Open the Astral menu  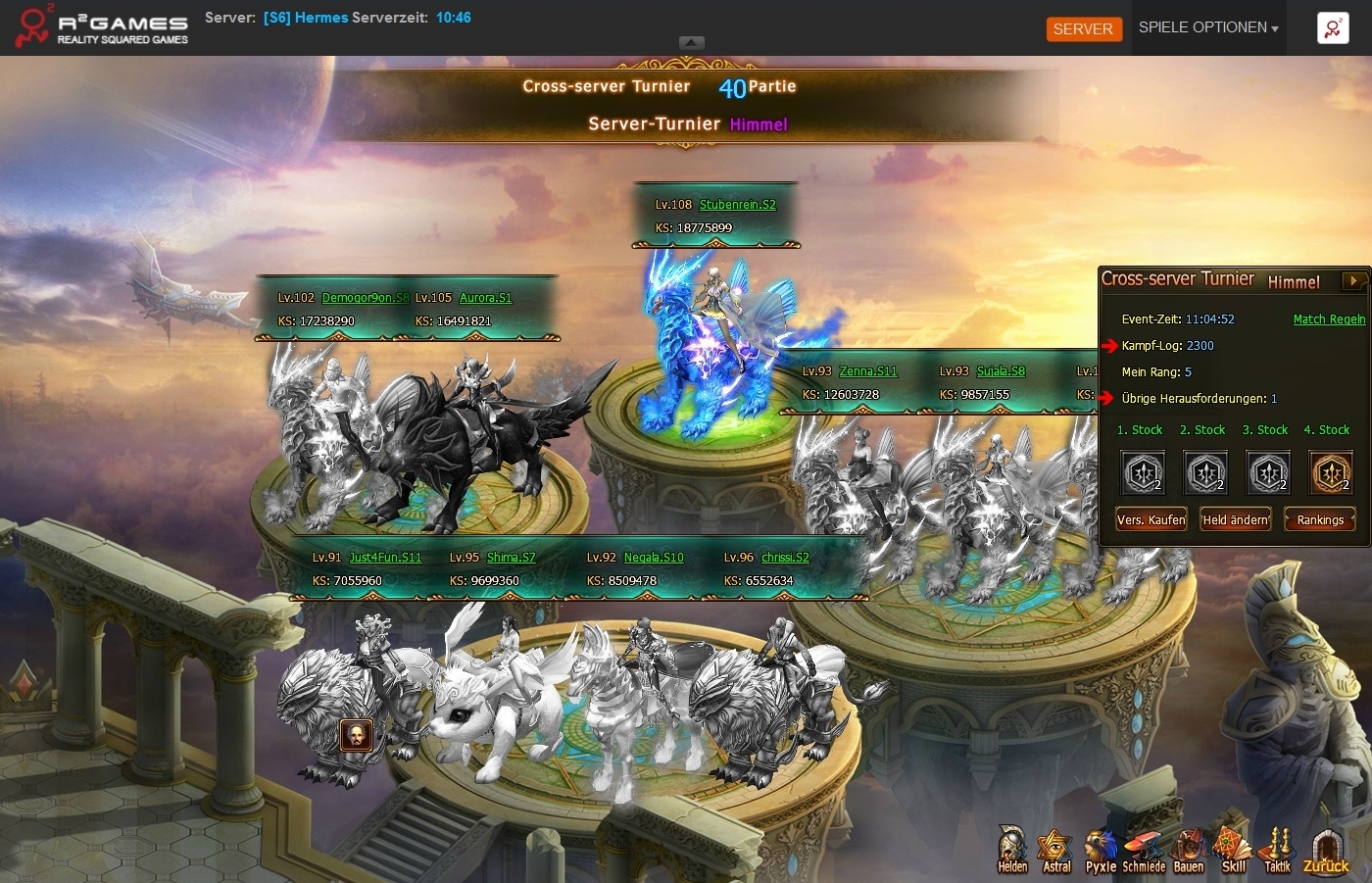click(x=1056, y=850)
